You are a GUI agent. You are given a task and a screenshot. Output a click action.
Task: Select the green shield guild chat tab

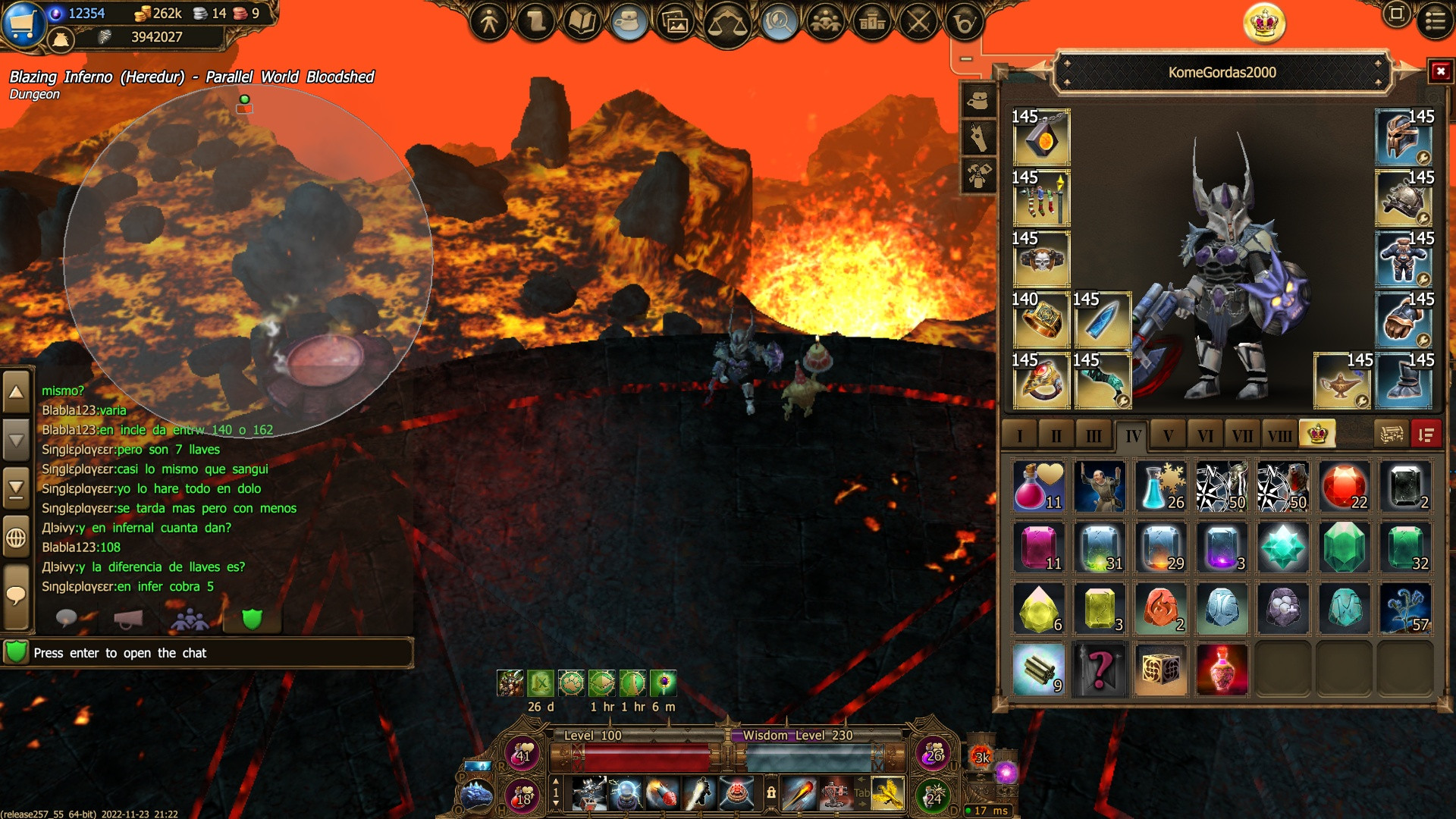pyautogui.click(x=252, y=620)
